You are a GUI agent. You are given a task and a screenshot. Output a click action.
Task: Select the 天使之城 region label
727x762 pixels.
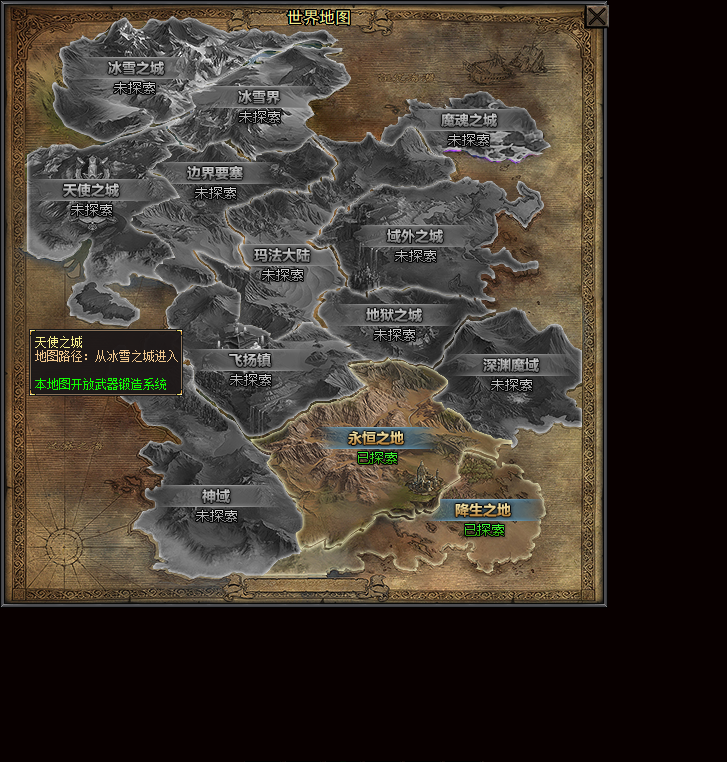(91, 190)
